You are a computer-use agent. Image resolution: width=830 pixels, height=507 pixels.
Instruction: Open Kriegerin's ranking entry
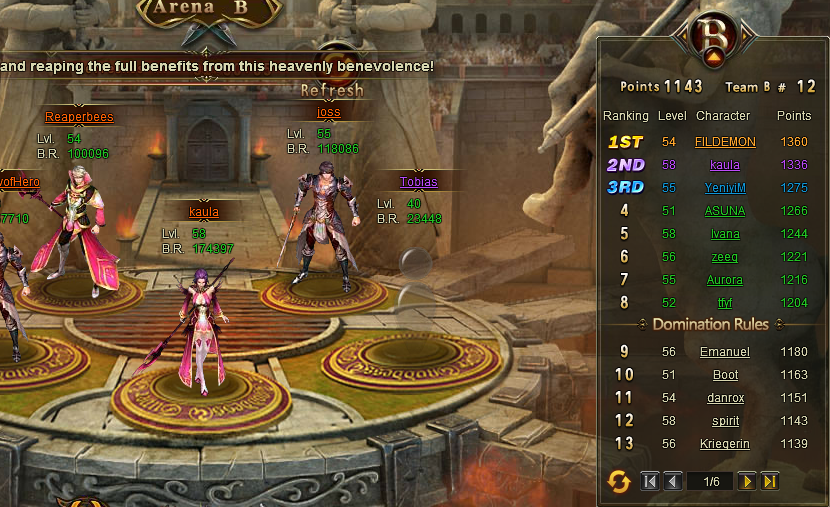[x=725, y=444]
